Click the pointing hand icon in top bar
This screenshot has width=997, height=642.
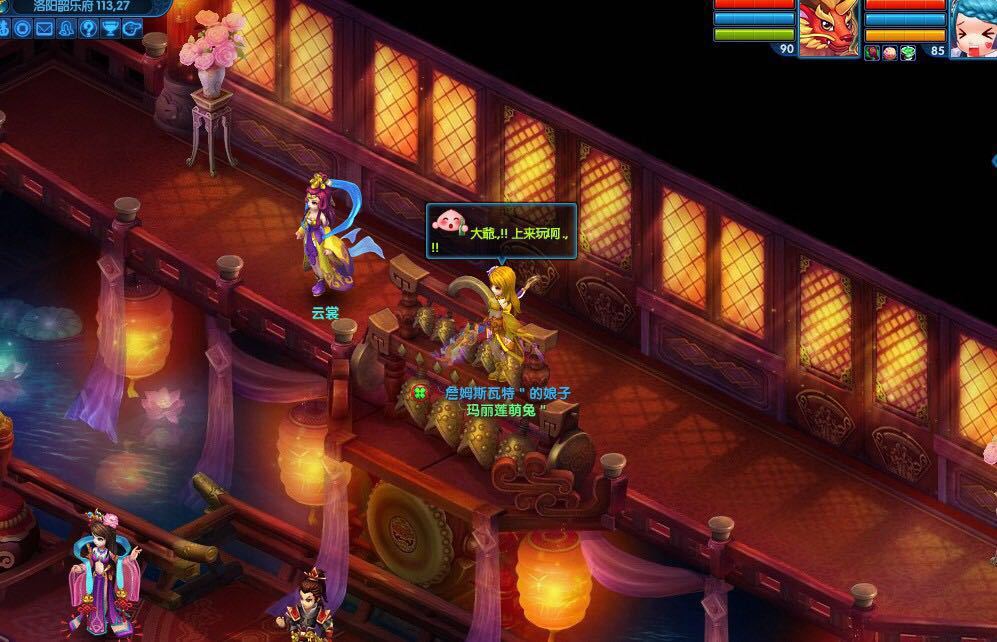pos(130,28)
